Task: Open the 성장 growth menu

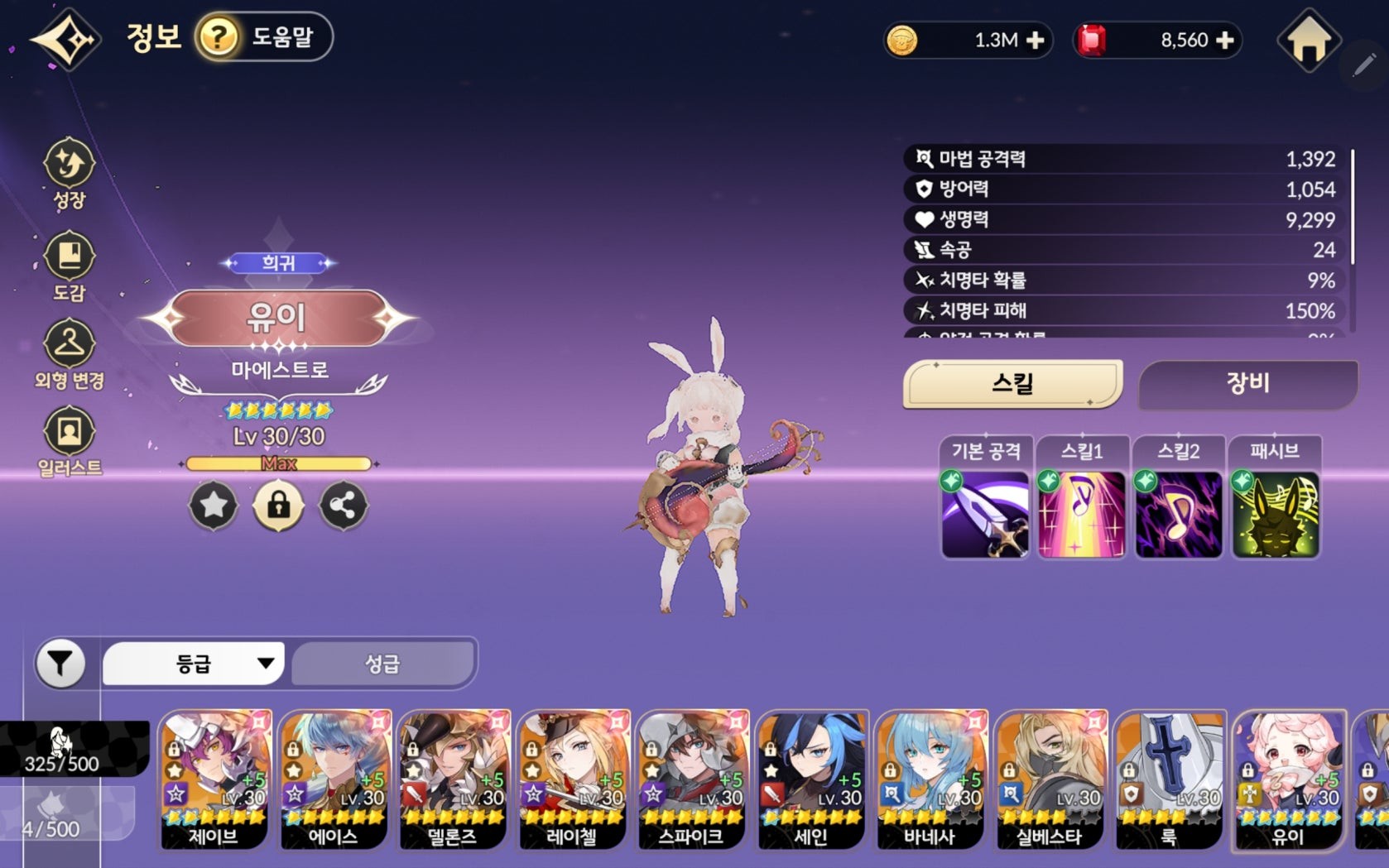Action: (x=70, y=172)
